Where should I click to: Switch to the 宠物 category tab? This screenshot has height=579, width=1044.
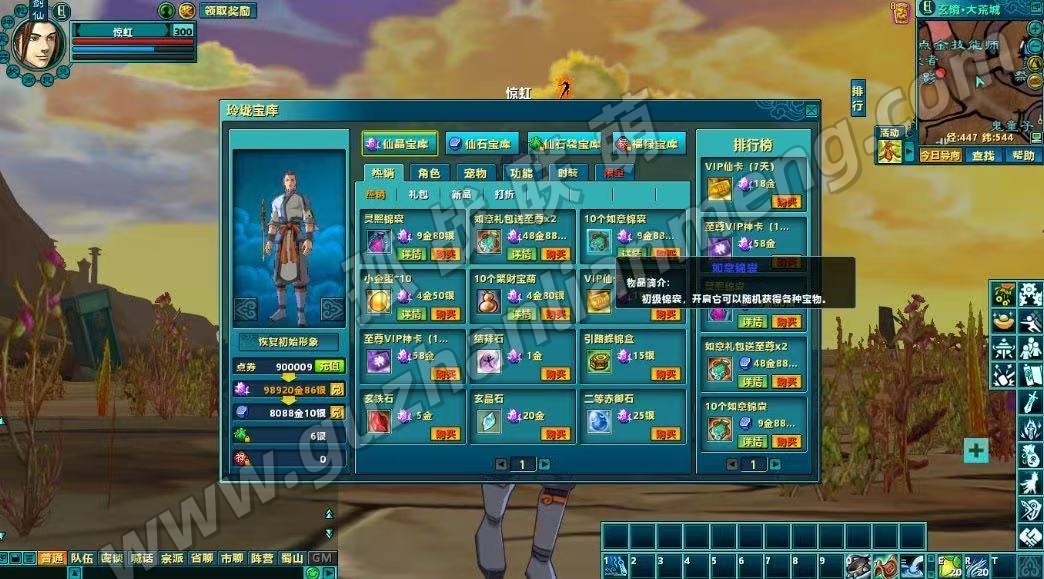click(475, 173)
